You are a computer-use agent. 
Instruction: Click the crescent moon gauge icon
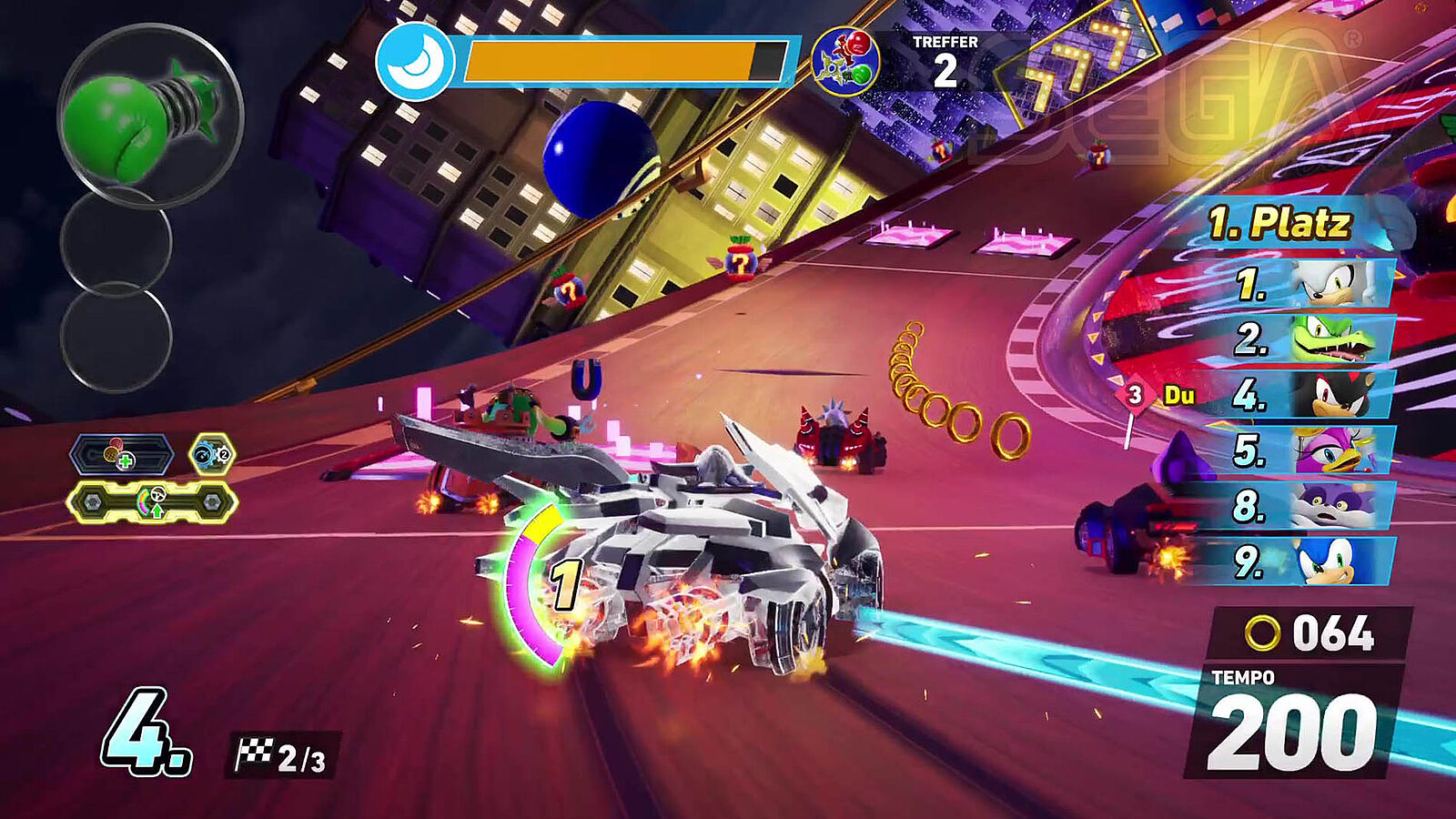coord(415,61)
